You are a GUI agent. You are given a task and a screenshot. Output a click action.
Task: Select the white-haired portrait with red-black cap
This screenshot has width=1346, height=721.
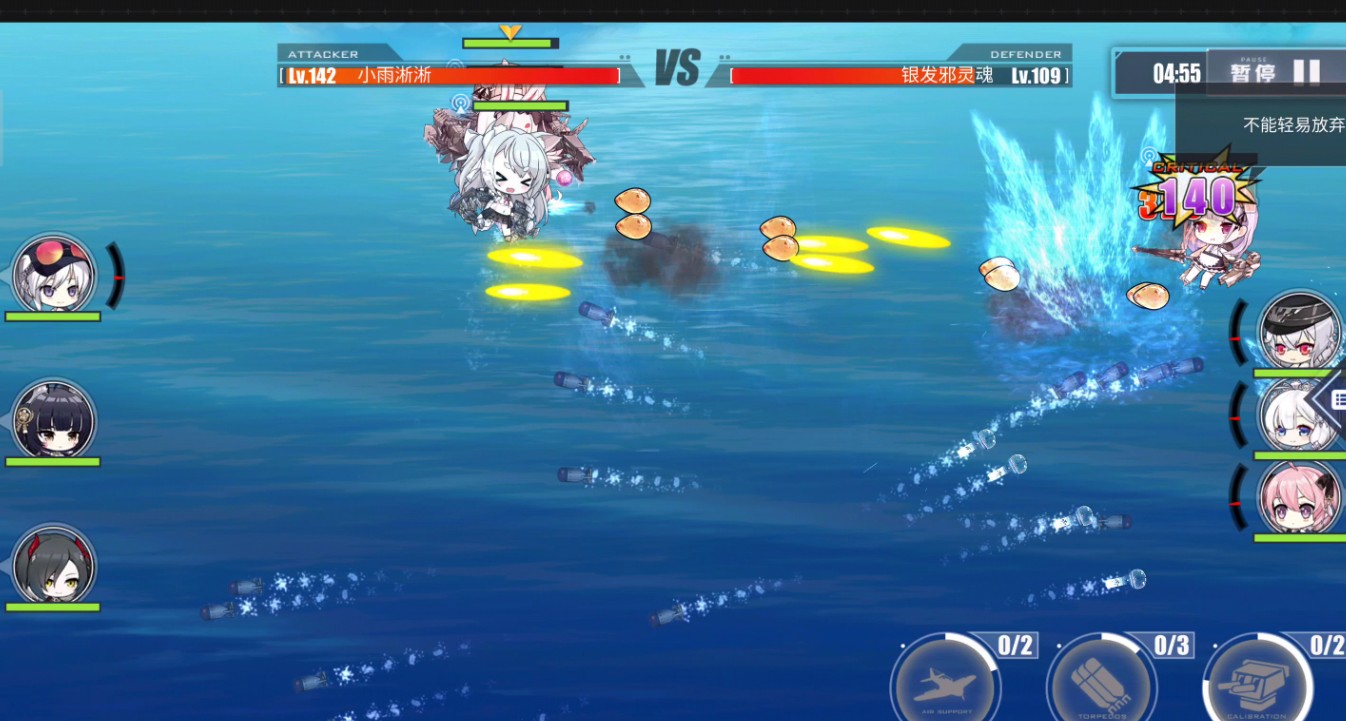point(54,274)
